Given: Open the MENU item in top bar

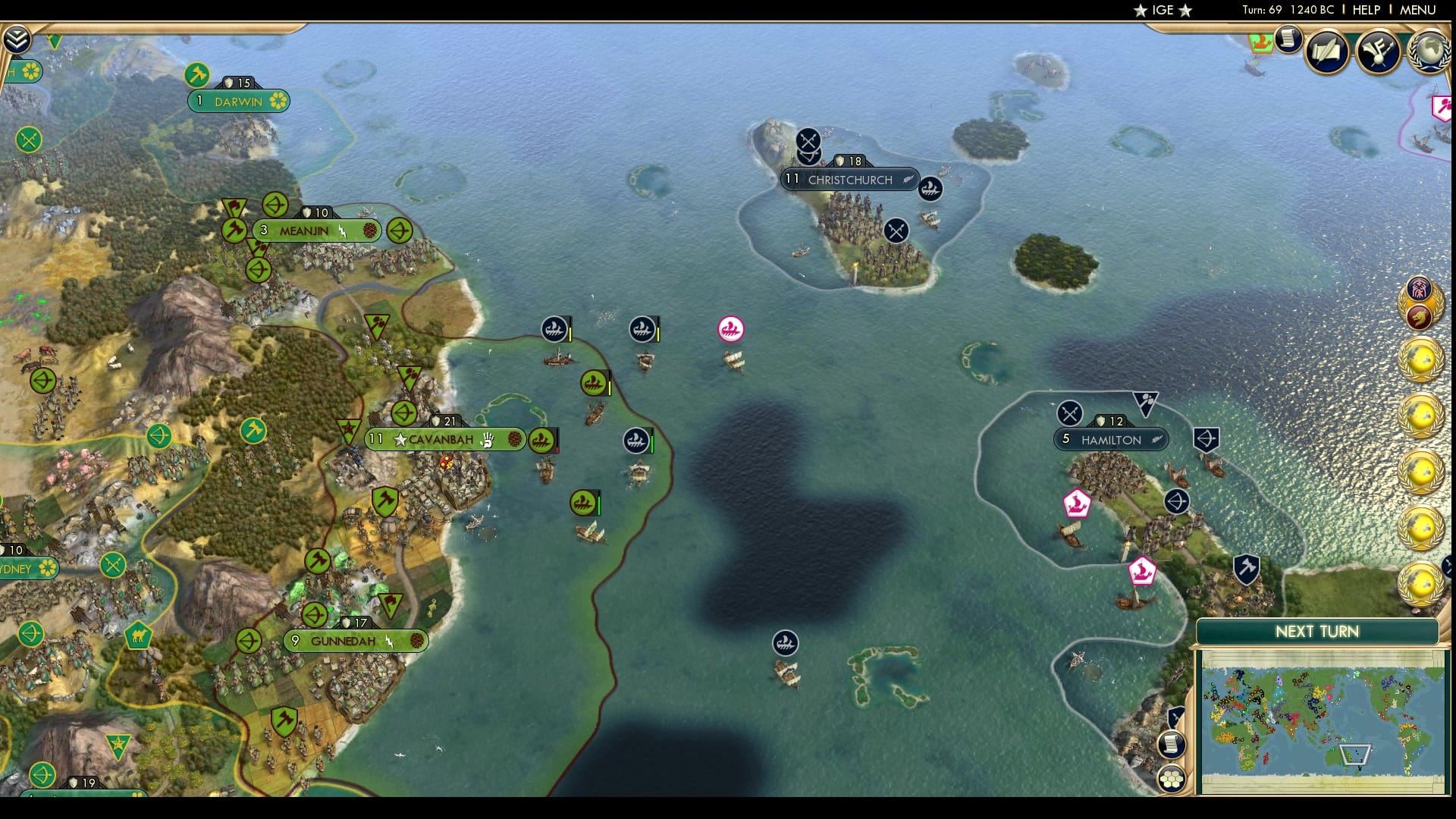Looking at the screenshot, I should coord(1418,11).
